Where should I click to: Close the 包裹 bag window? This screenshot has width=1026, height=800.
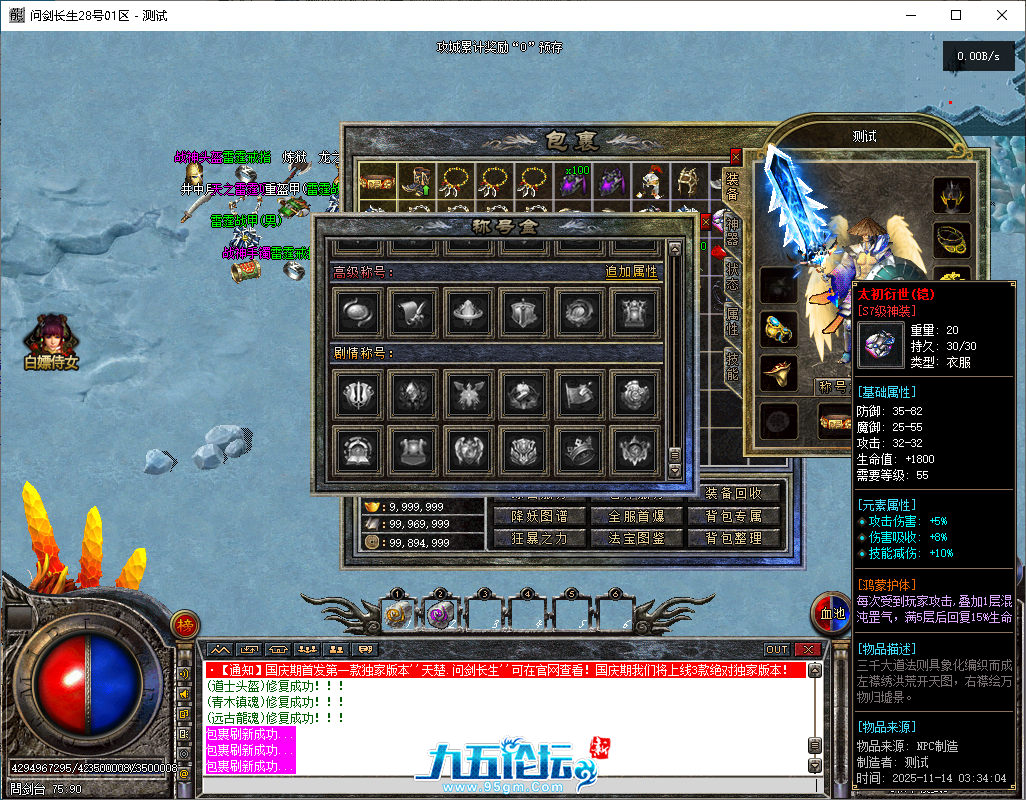736,157
